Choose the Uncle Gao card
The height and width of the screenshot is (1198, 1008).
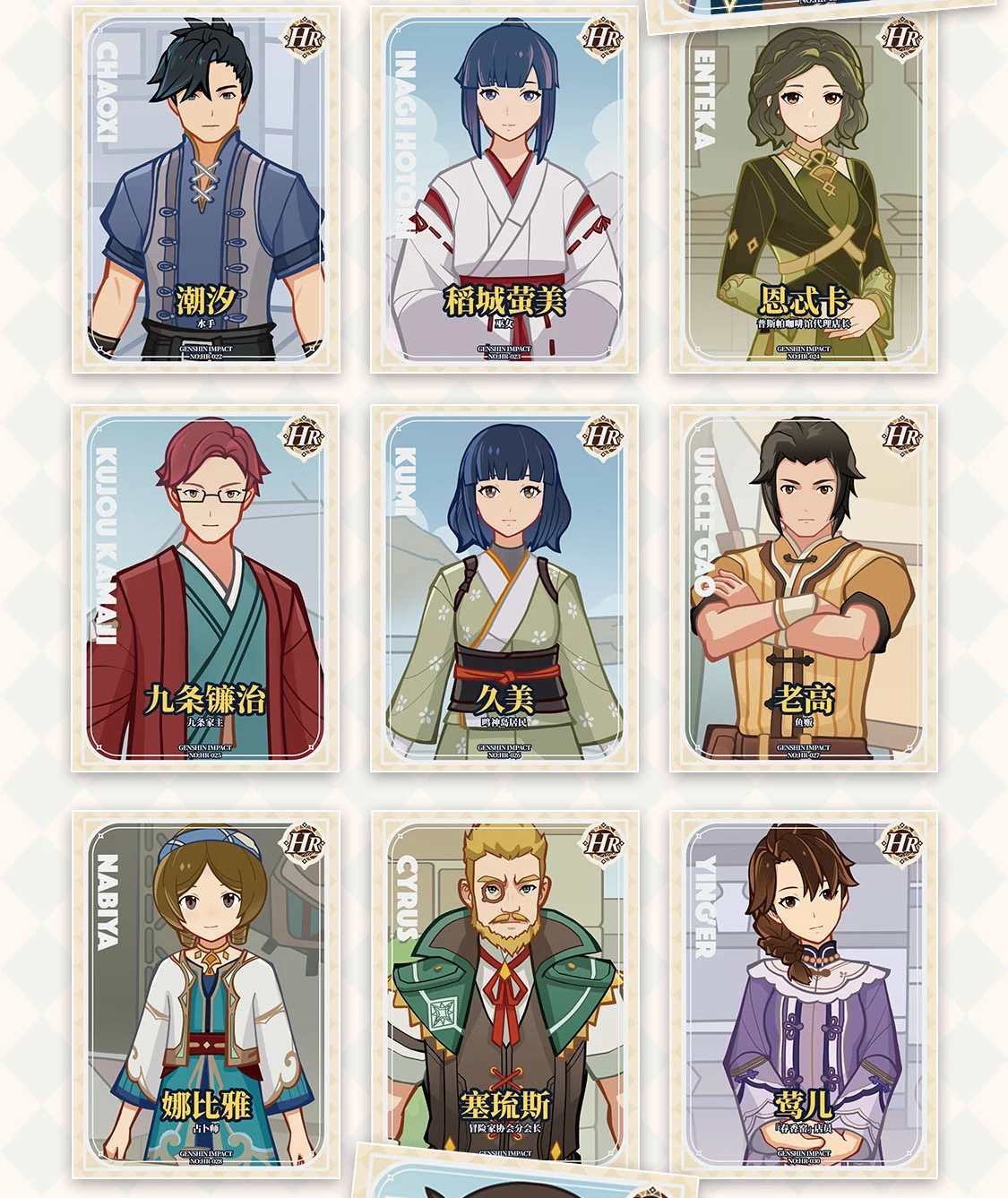(804, 588)
